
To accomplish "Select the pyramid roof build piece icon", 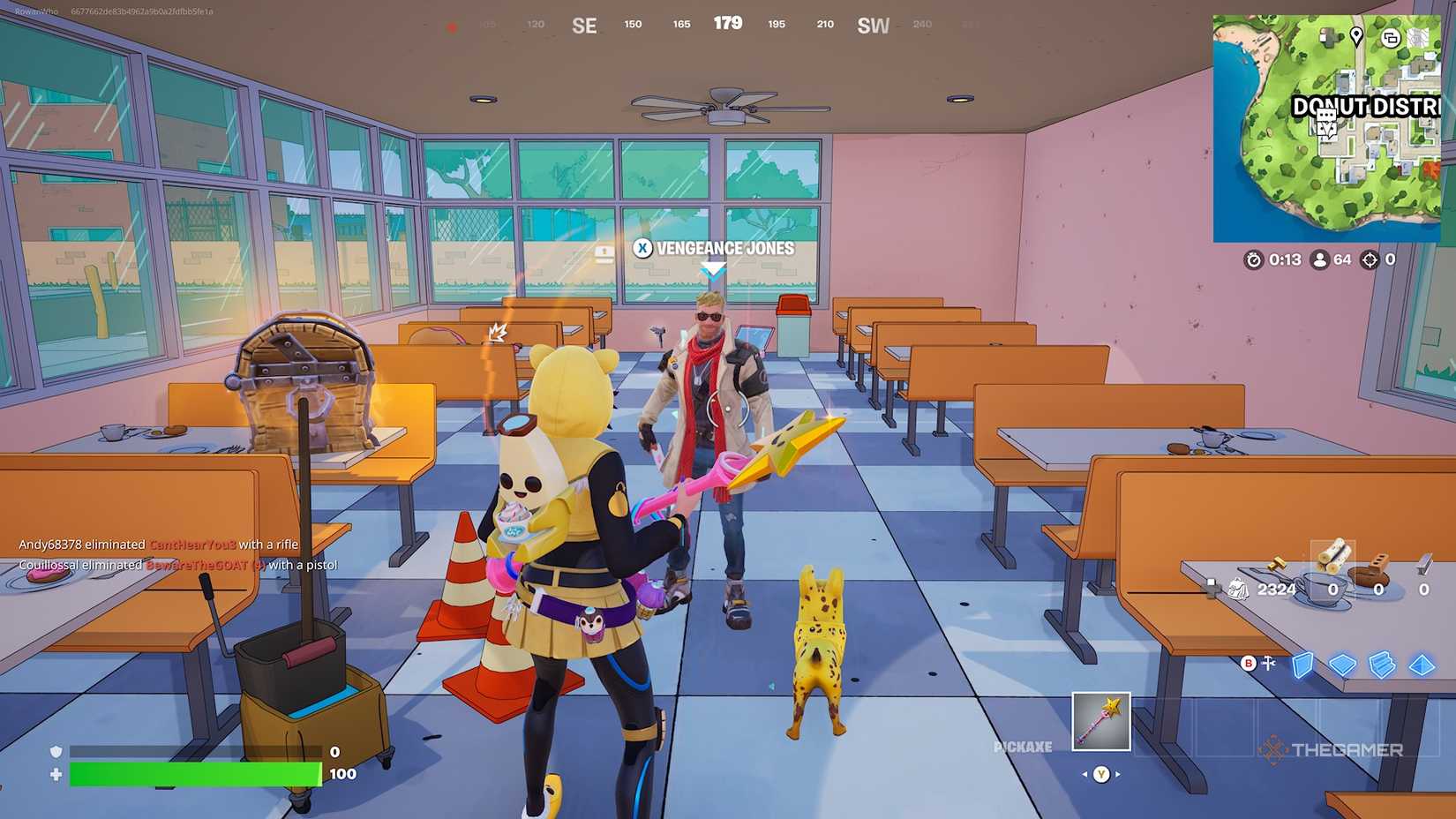I will click(1421, 665).
